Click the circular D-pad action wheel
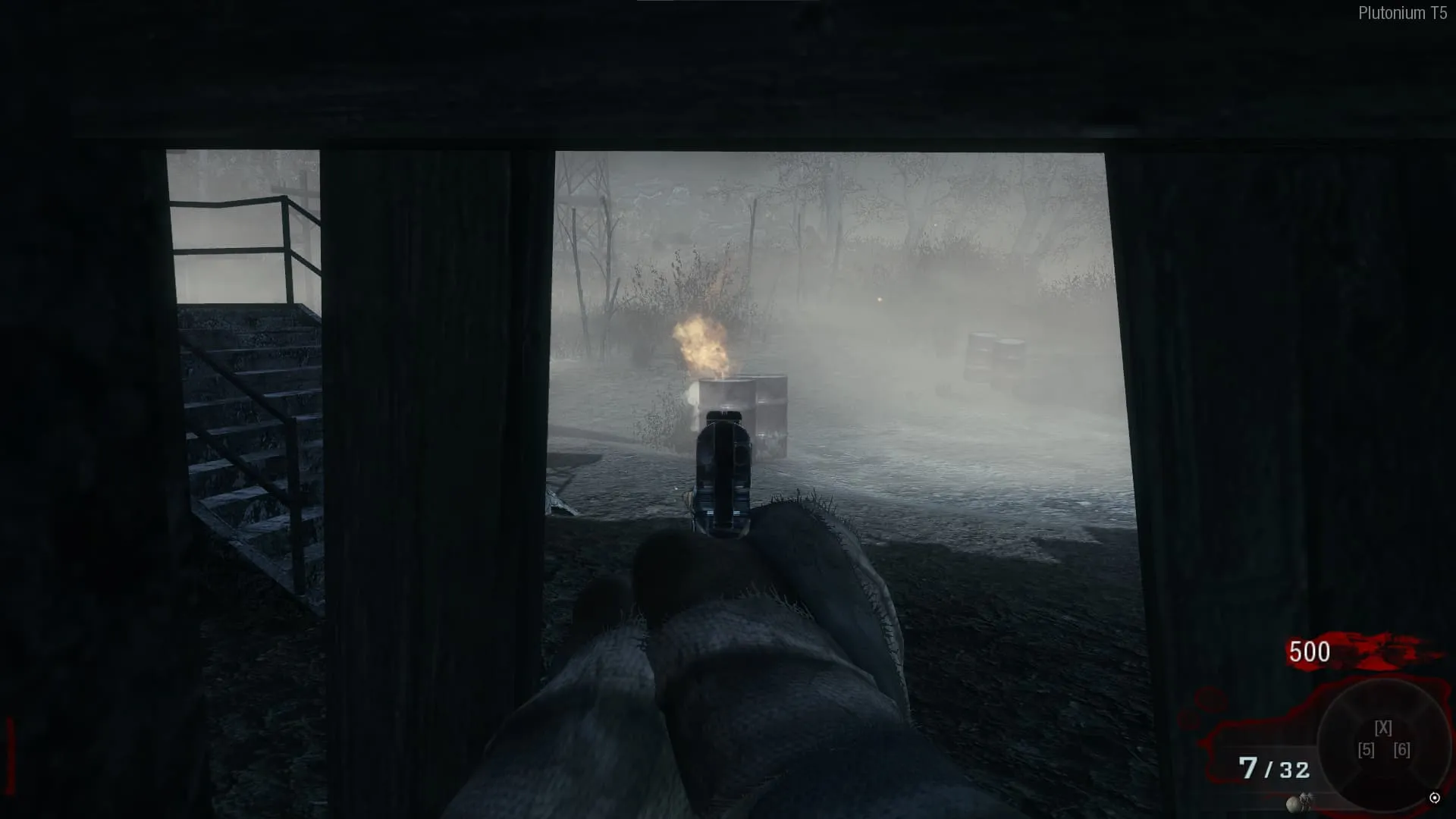This screenshot has width=1456, height=819. [1383, 743]
